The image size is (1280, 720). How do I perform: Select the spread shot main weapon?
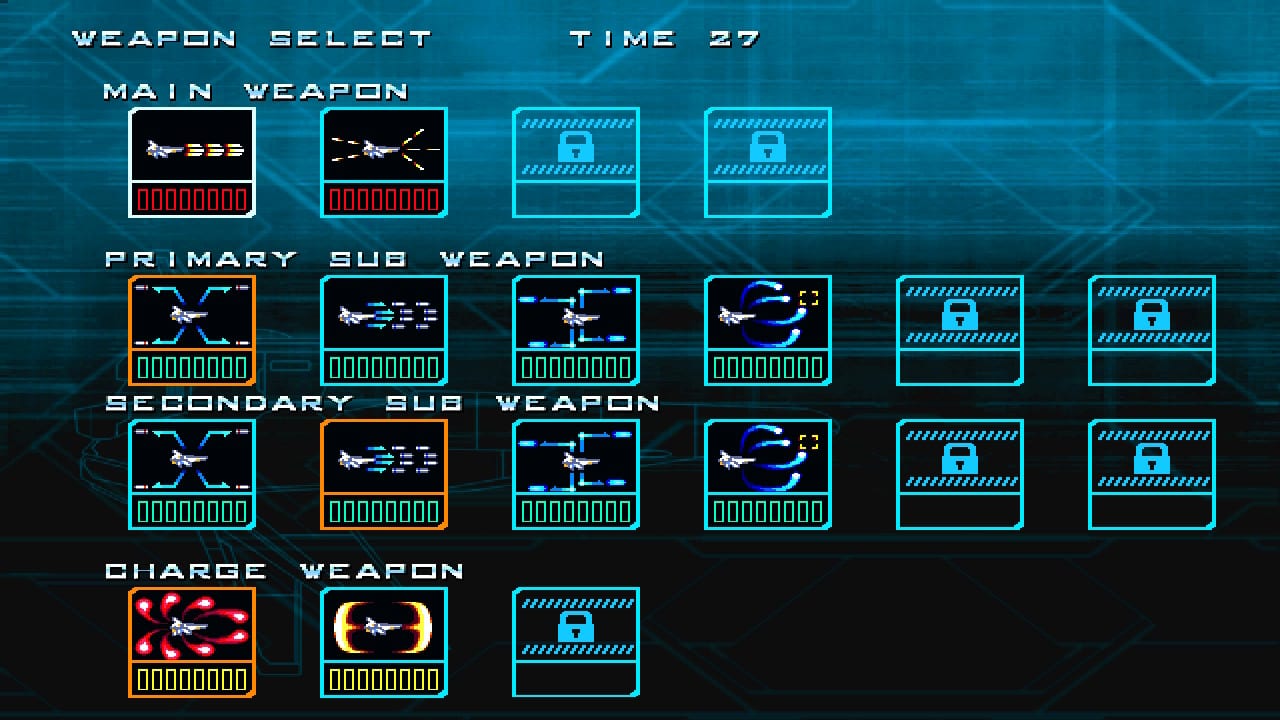(383, 150)
